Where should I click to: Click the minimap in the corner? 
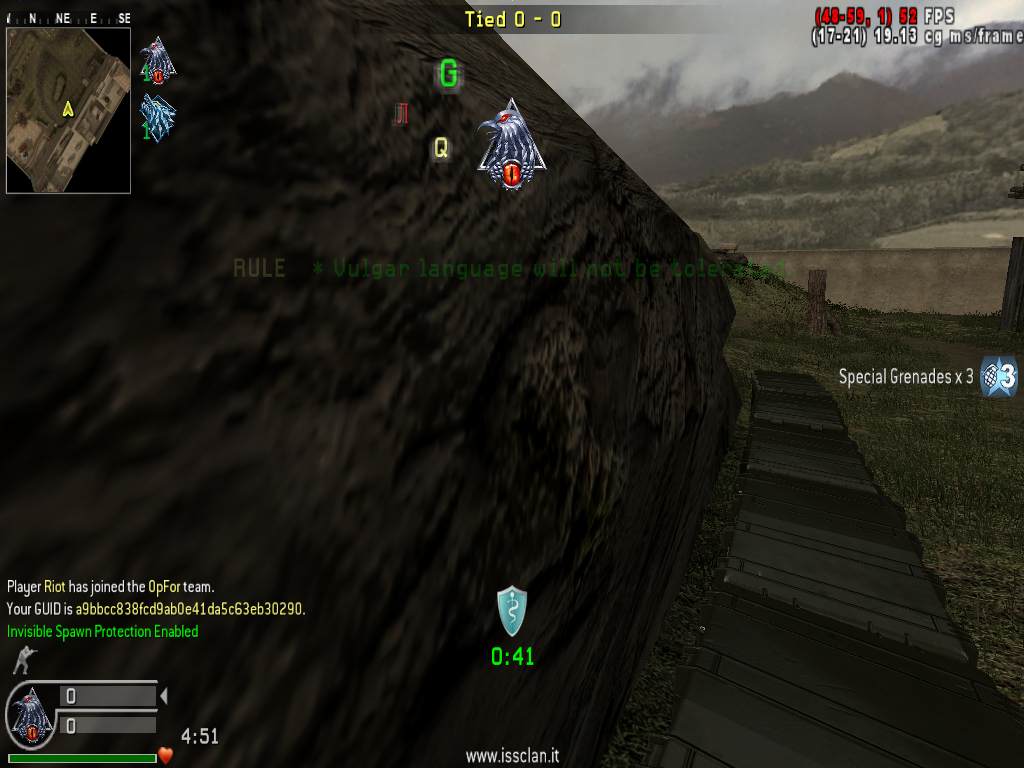[x=68, y=110]
